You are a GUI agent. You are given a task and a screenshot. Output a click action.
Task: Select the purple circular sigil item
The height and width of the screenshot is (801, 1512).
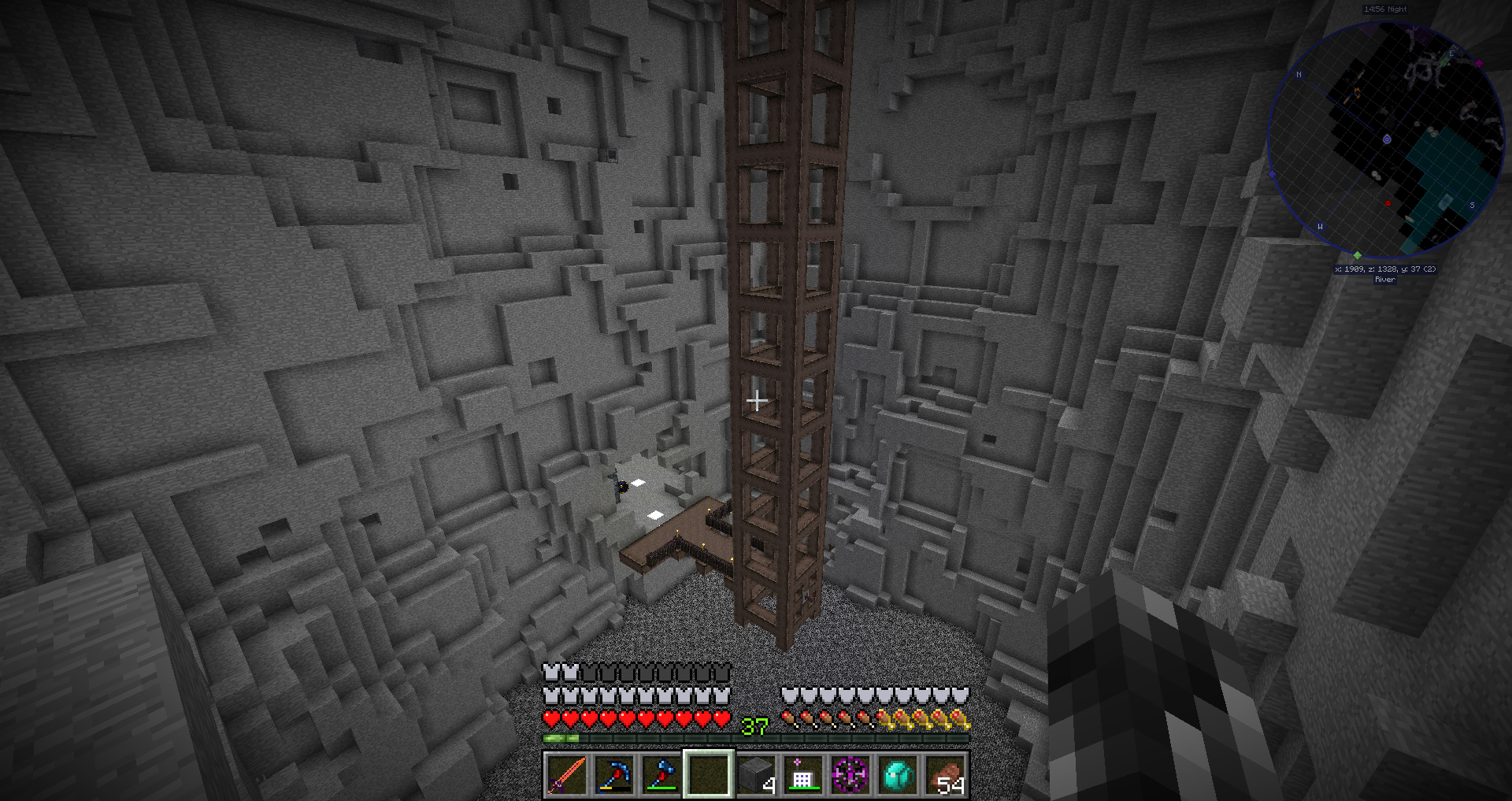pos(850,774)
